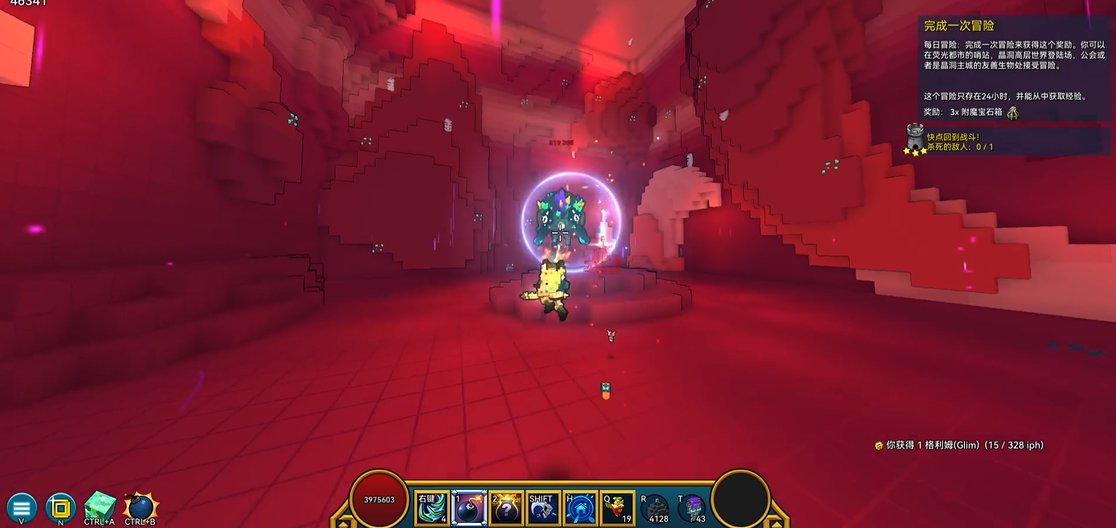Click the Glim loot message in chat
Image resolution: width=1116 pixels, height=528 pixels.
[x=958, y=445]
